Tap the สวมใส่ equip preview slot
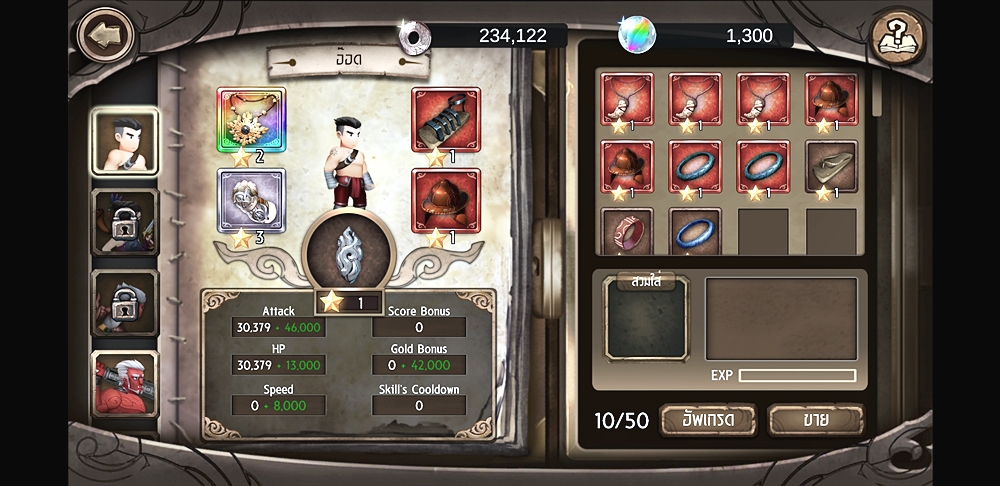Screen dimensions: 1000x486 647,319
